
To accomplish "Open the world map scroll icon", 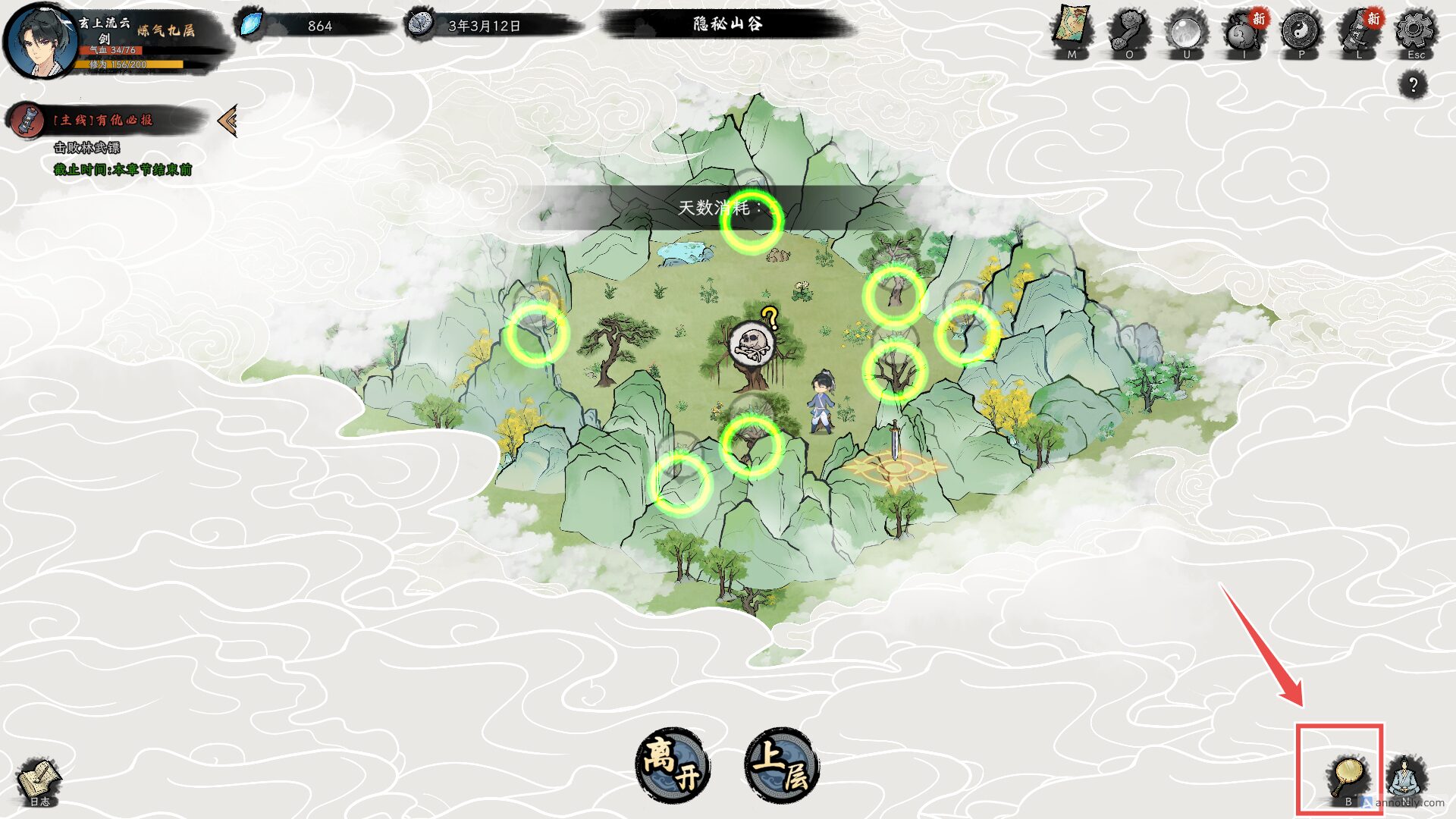I will [1072, 30].
